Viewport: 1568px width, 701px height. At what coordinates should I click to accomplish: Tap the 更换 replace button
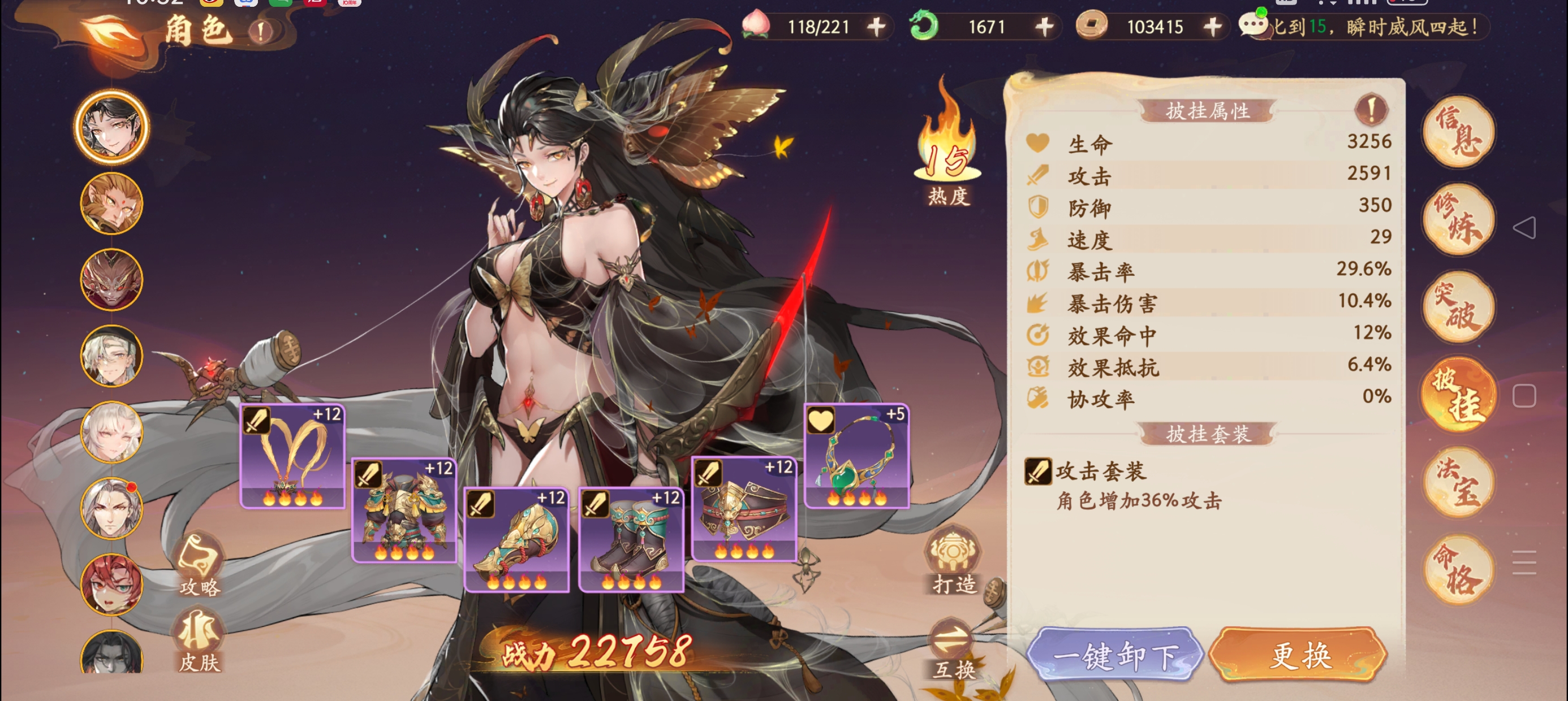[1298, 655]
